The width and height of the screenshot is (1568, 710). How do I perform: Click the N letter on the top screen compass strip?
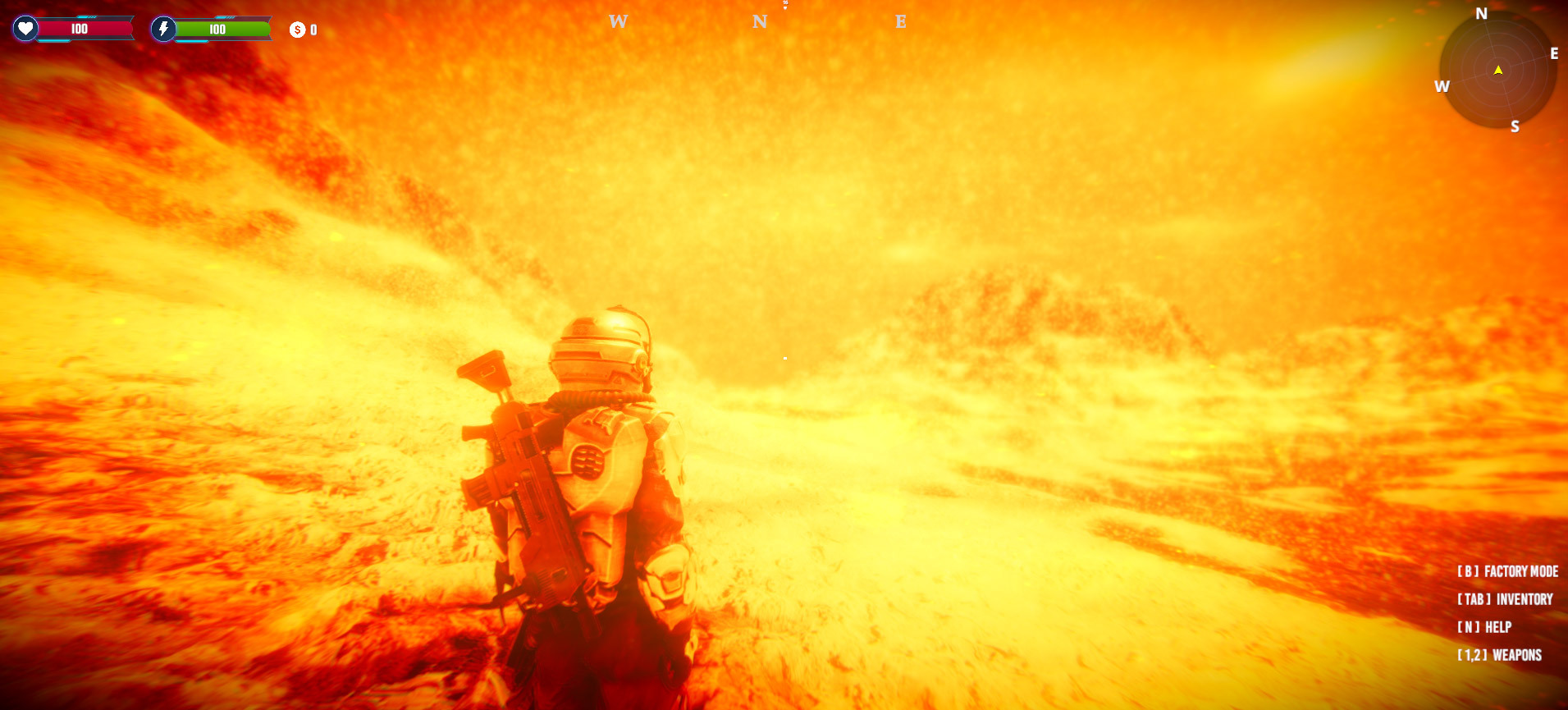[x=761, y=21]
